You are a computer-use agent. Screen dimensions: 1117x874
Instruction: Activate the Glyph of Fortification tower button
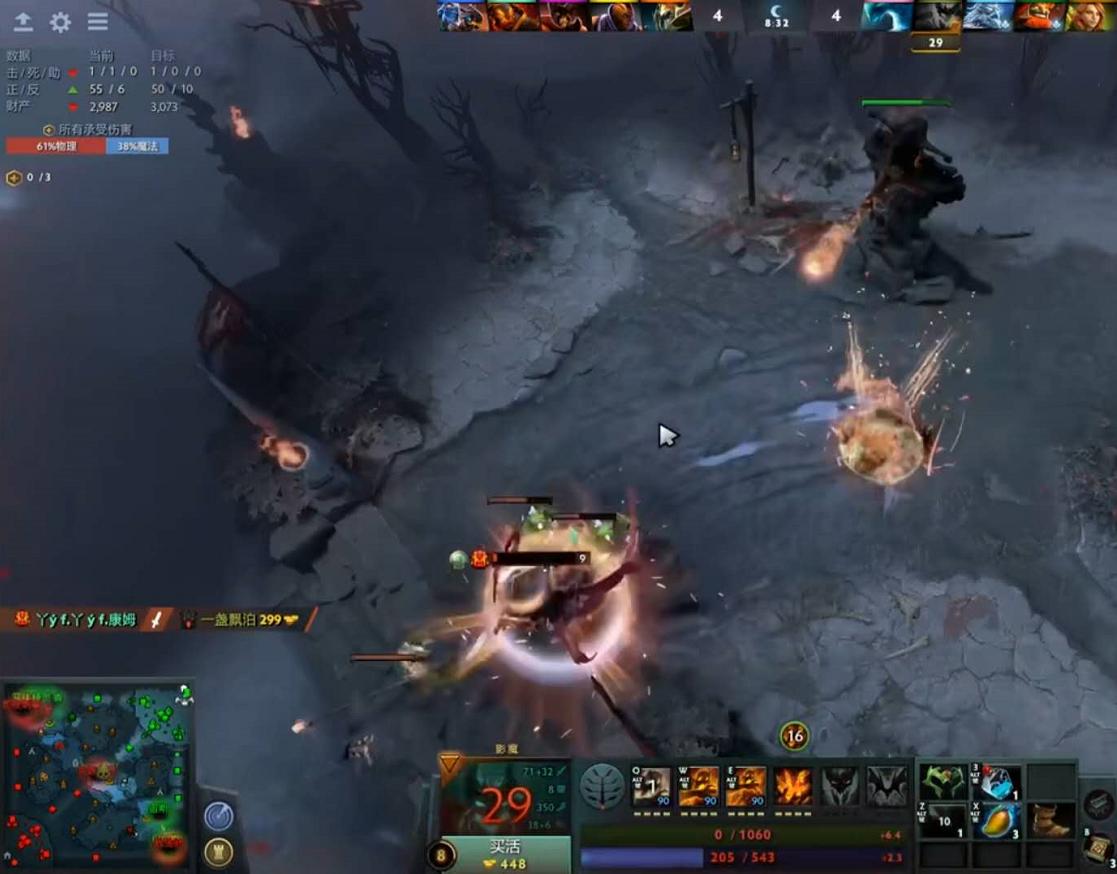click(219, 851)
